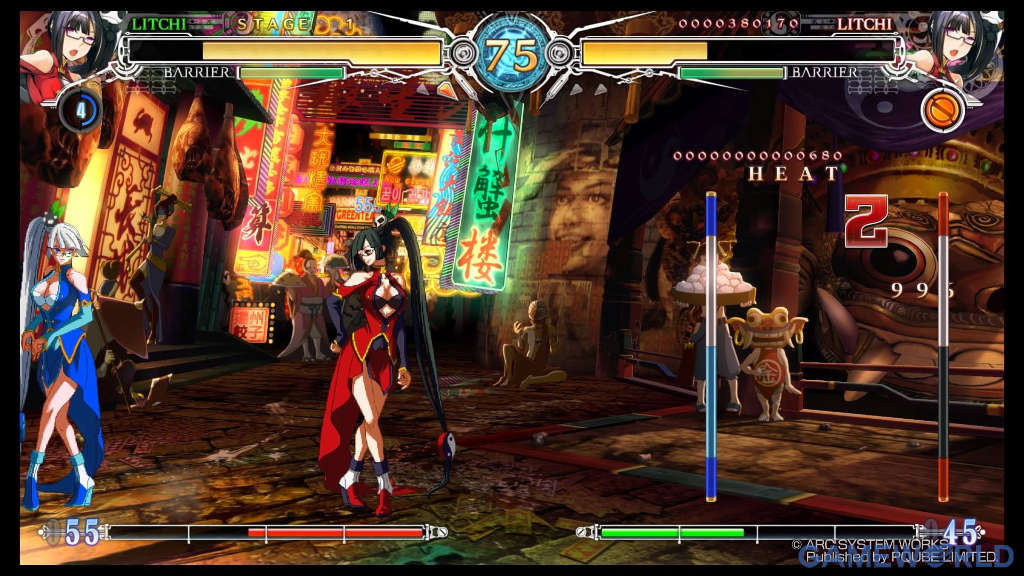Click player one's Litchi portrait
Image resolution: width=1024 pixels, height=576 pixels.
(68, 45)
